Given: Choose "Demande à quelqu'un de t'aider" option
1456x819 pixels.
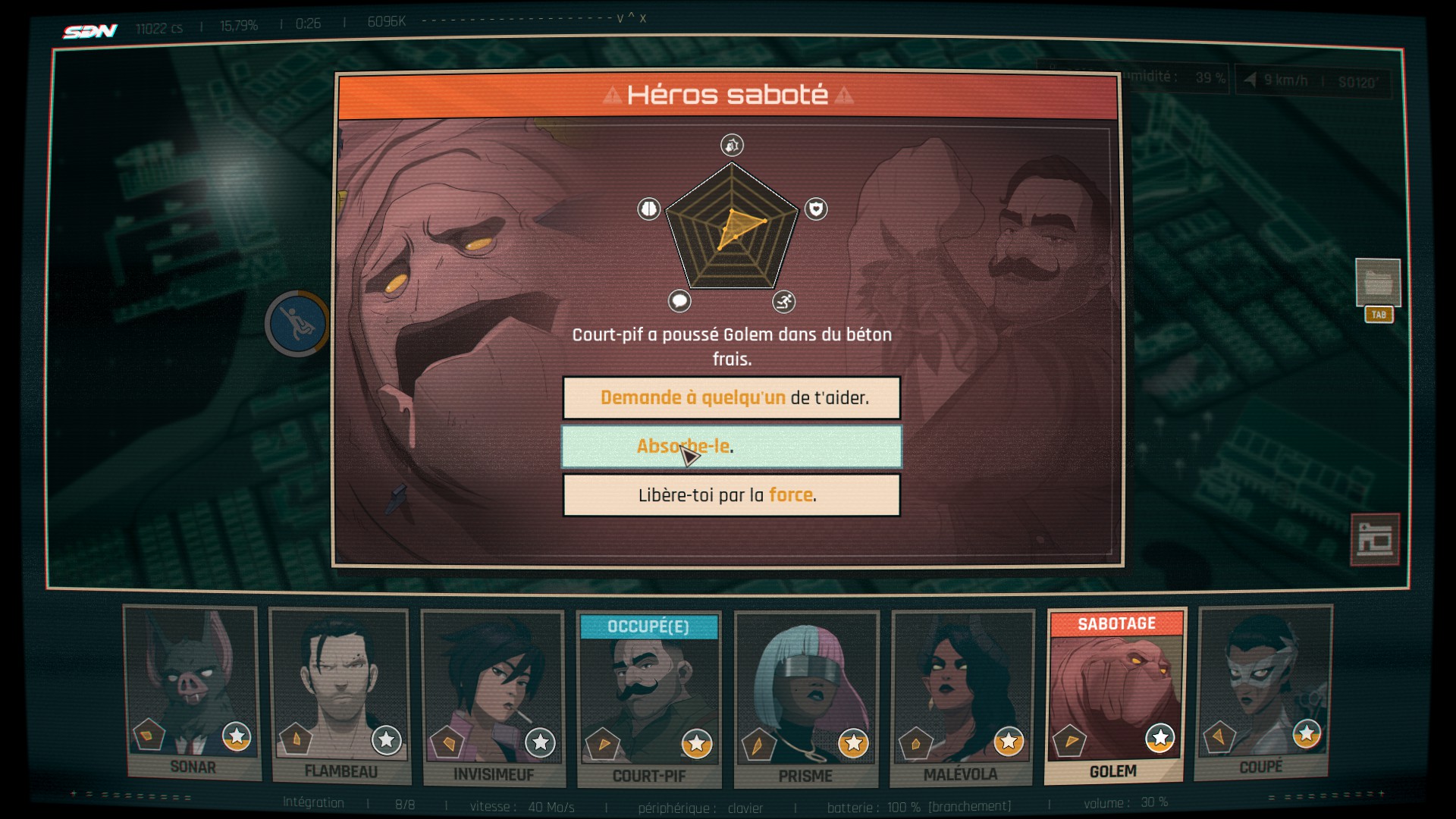Looking at the screenshot, I should click(x=731, y=397).
